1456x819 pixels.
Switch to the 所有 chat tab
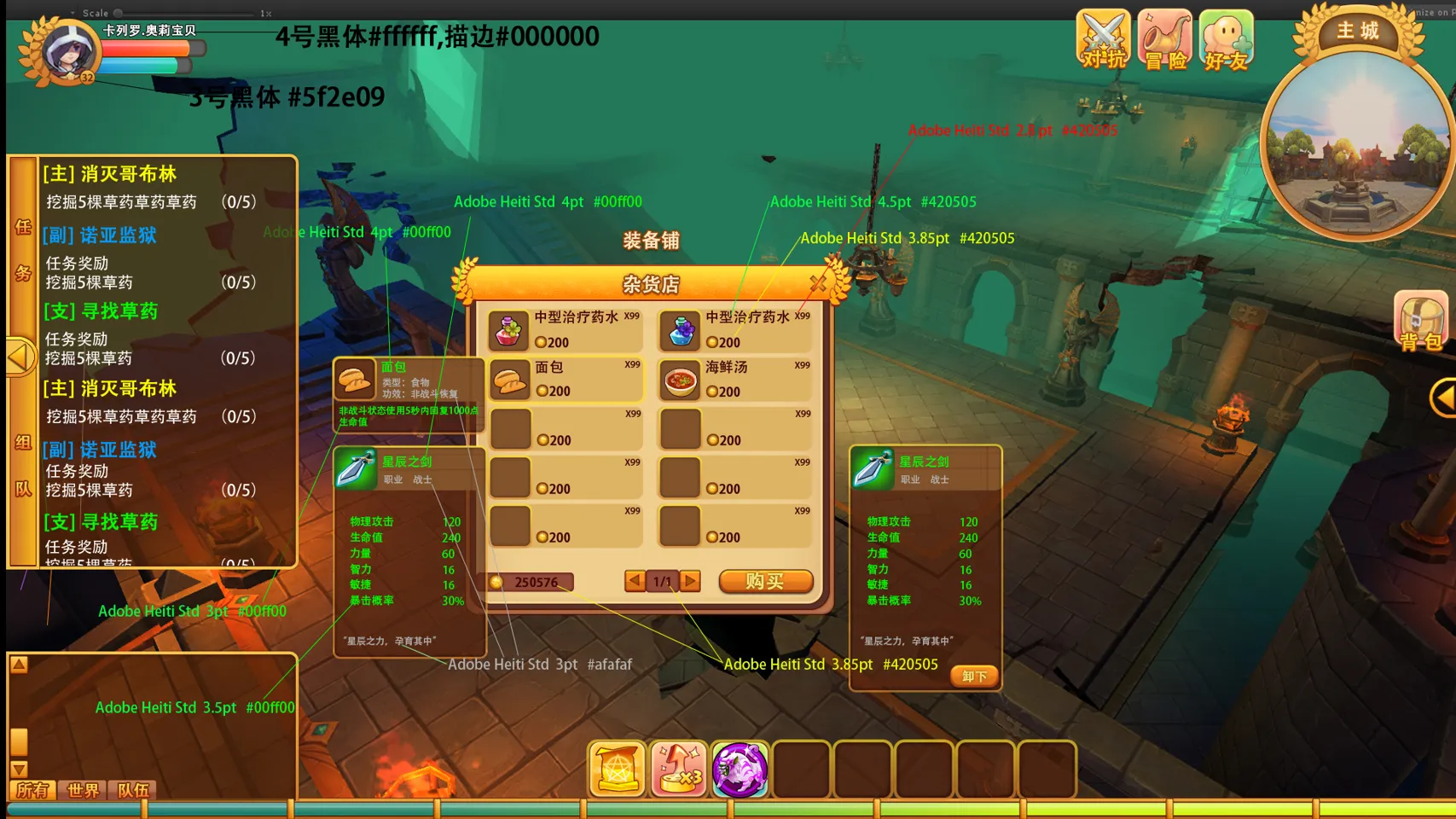click(32, 790)
